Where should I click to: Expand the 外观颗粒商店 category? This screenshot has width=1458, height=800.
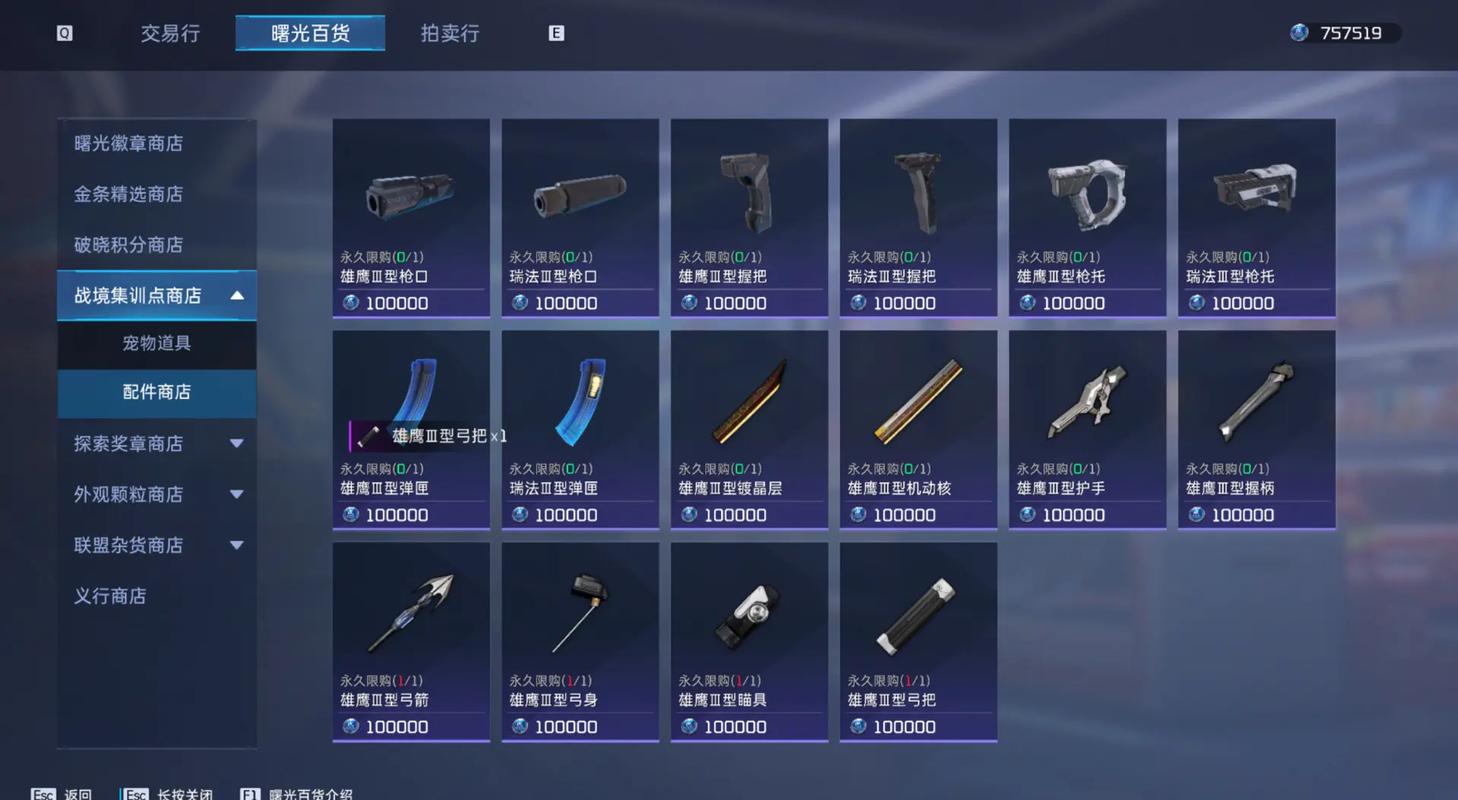click(x=237, y=494)
